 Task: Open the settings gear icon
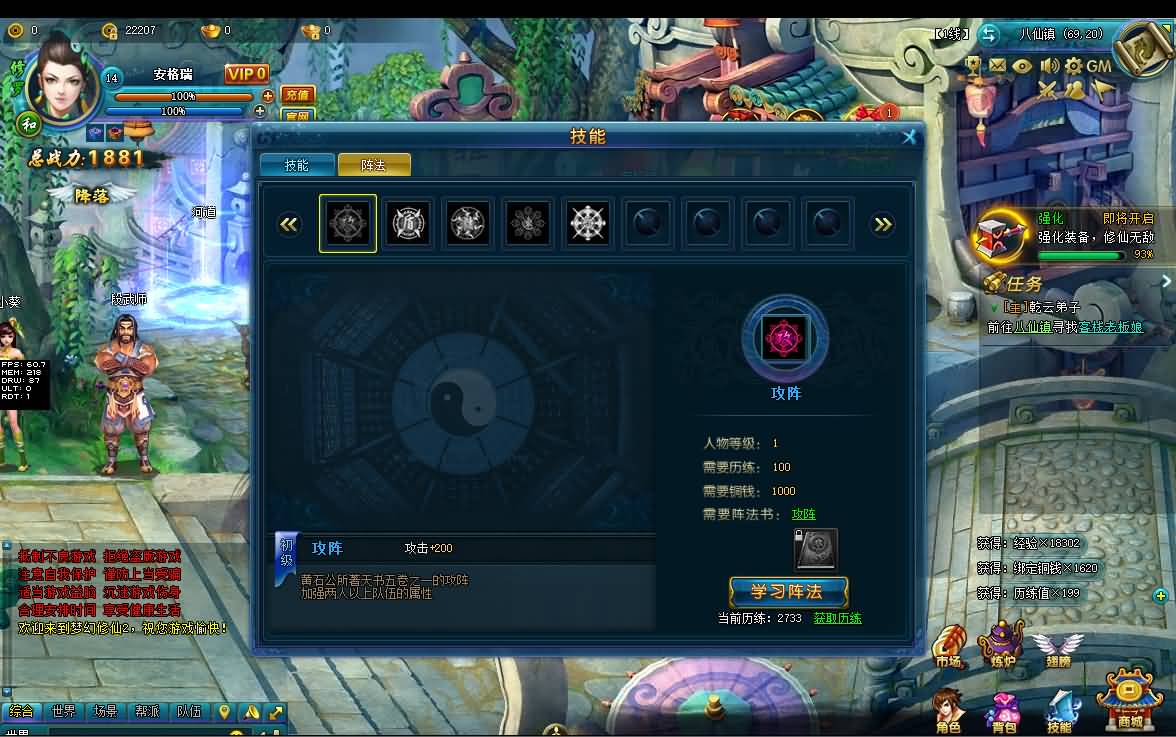(x=1073, y=66)
